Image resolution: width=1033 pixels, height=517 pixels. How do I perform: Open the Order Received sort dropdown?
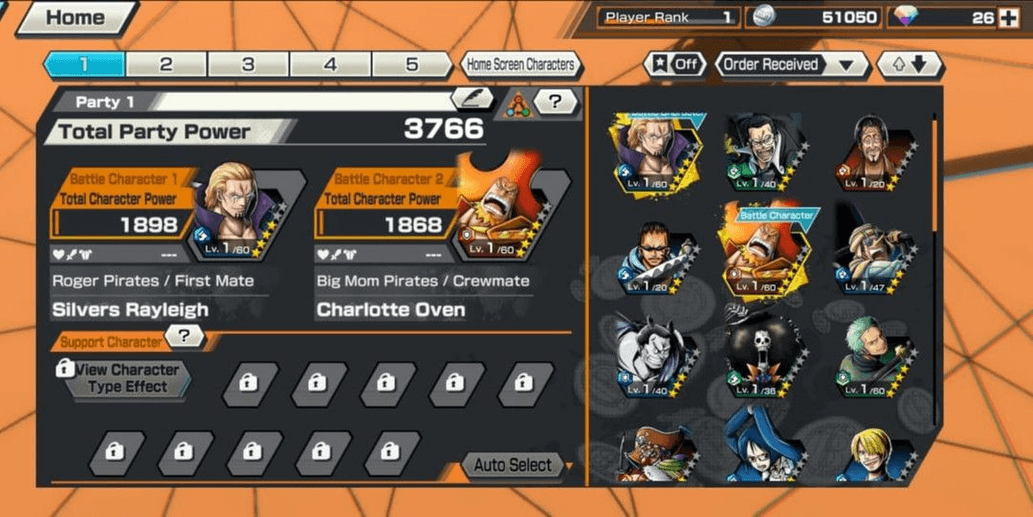coord(791,65)
